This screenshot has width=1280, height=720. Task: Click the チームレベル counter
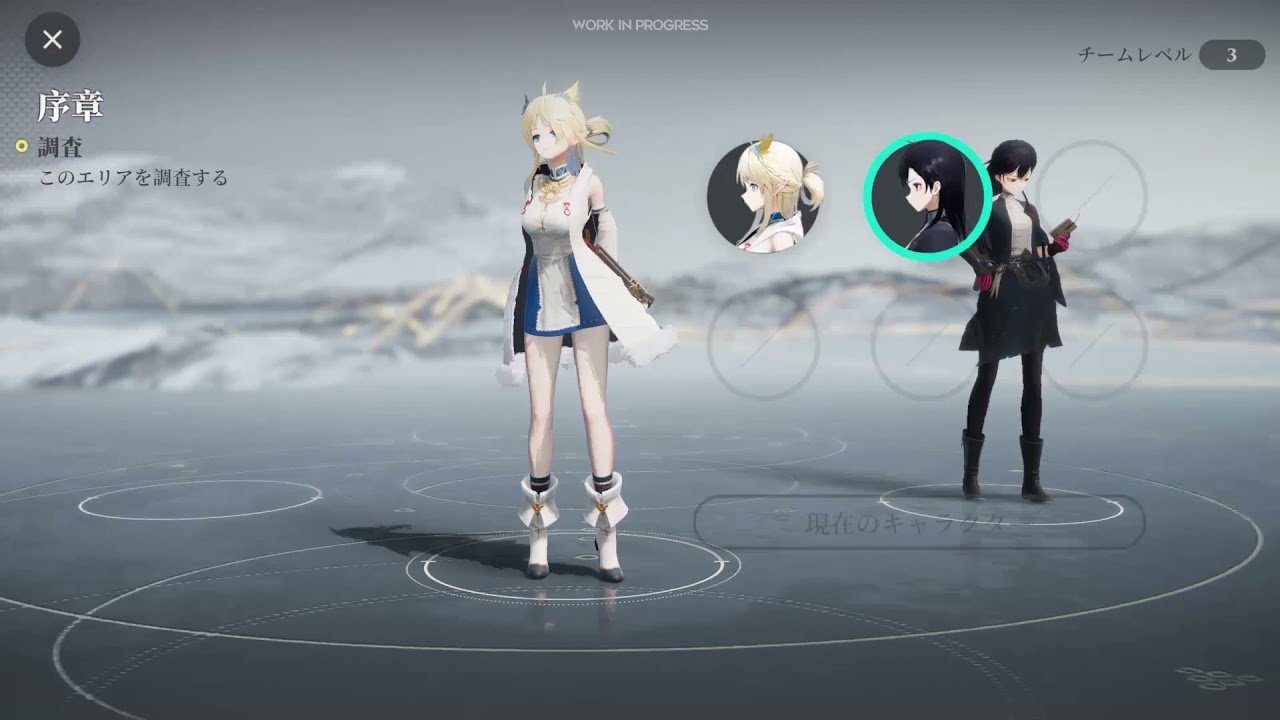pos(1135,56)
